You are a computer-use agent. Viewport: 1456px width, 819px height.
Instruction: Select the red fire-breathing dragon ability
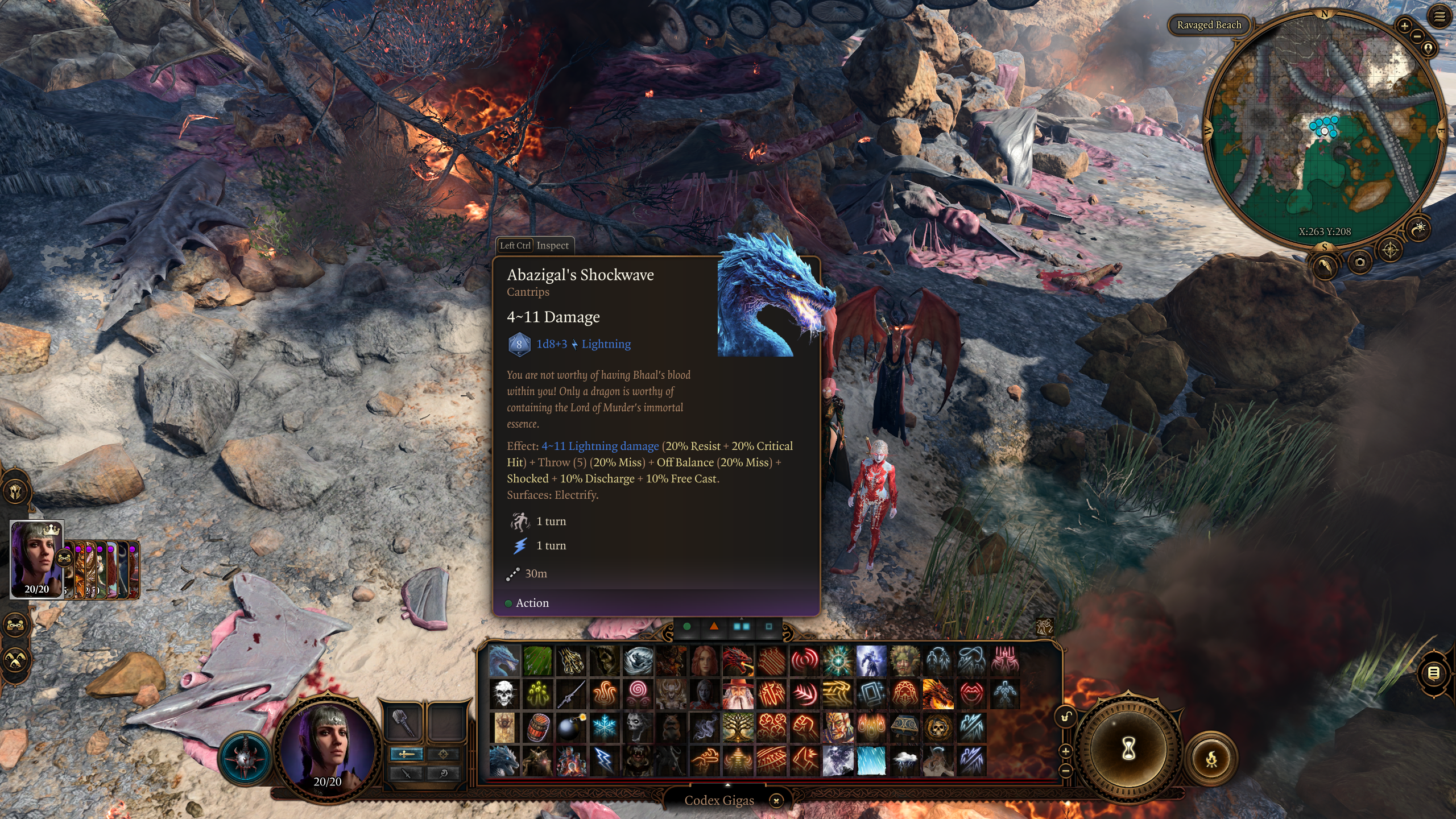[x=738, y=661]
